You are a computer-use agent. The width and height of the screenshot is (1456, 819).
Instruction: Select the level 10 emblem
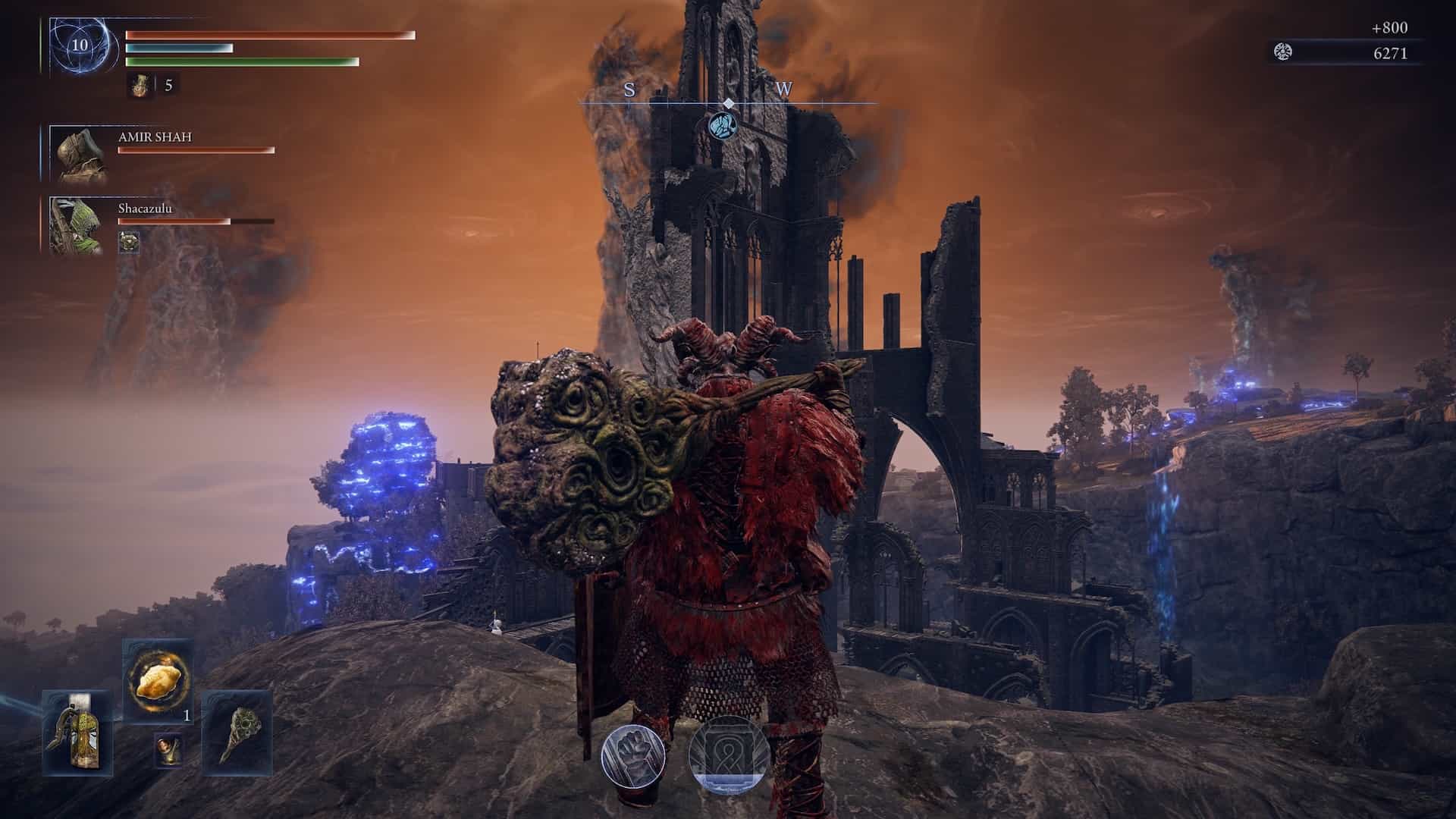[80, 45]
